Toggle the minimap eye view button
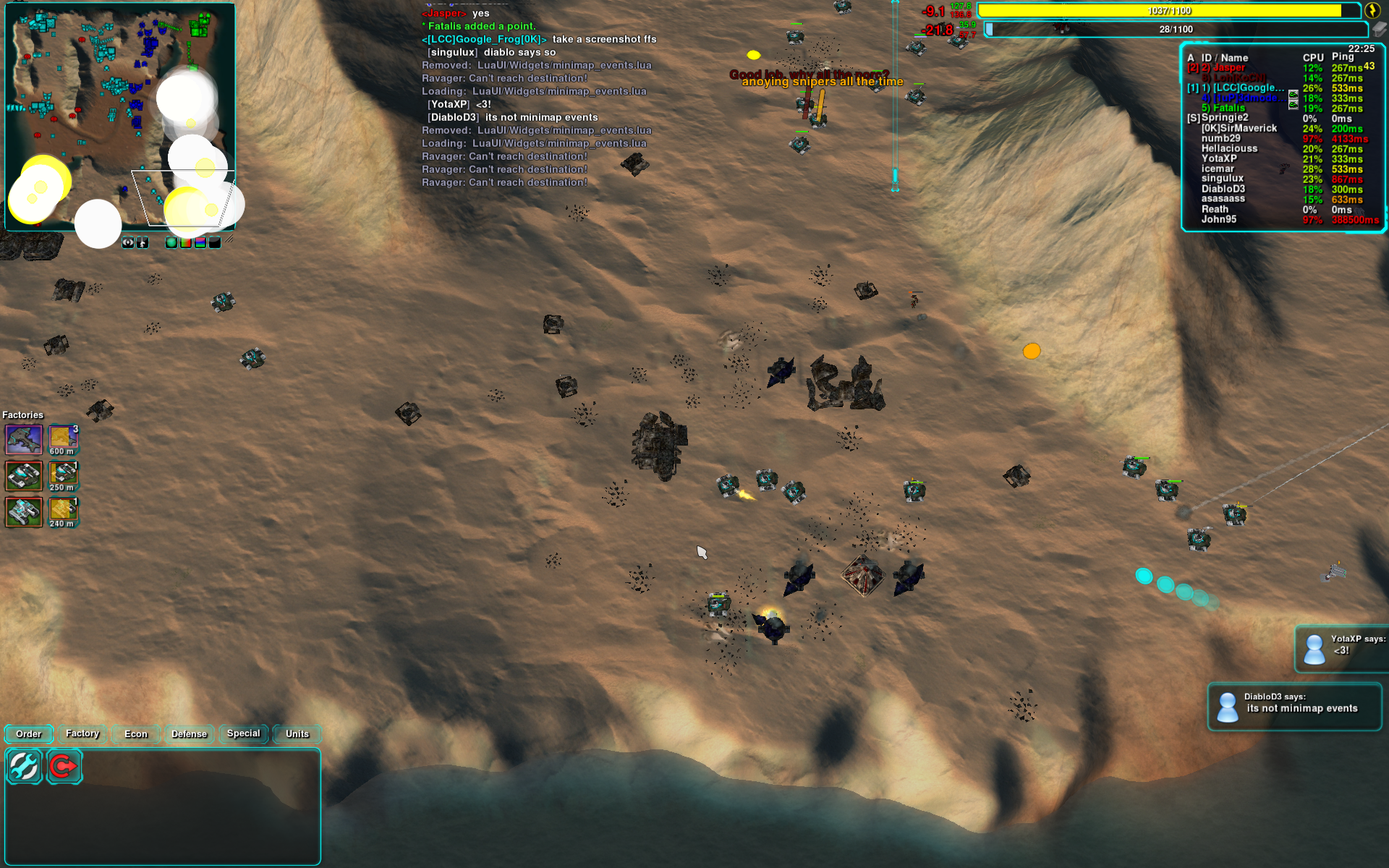1389x868 pixels. pos(128,243)
